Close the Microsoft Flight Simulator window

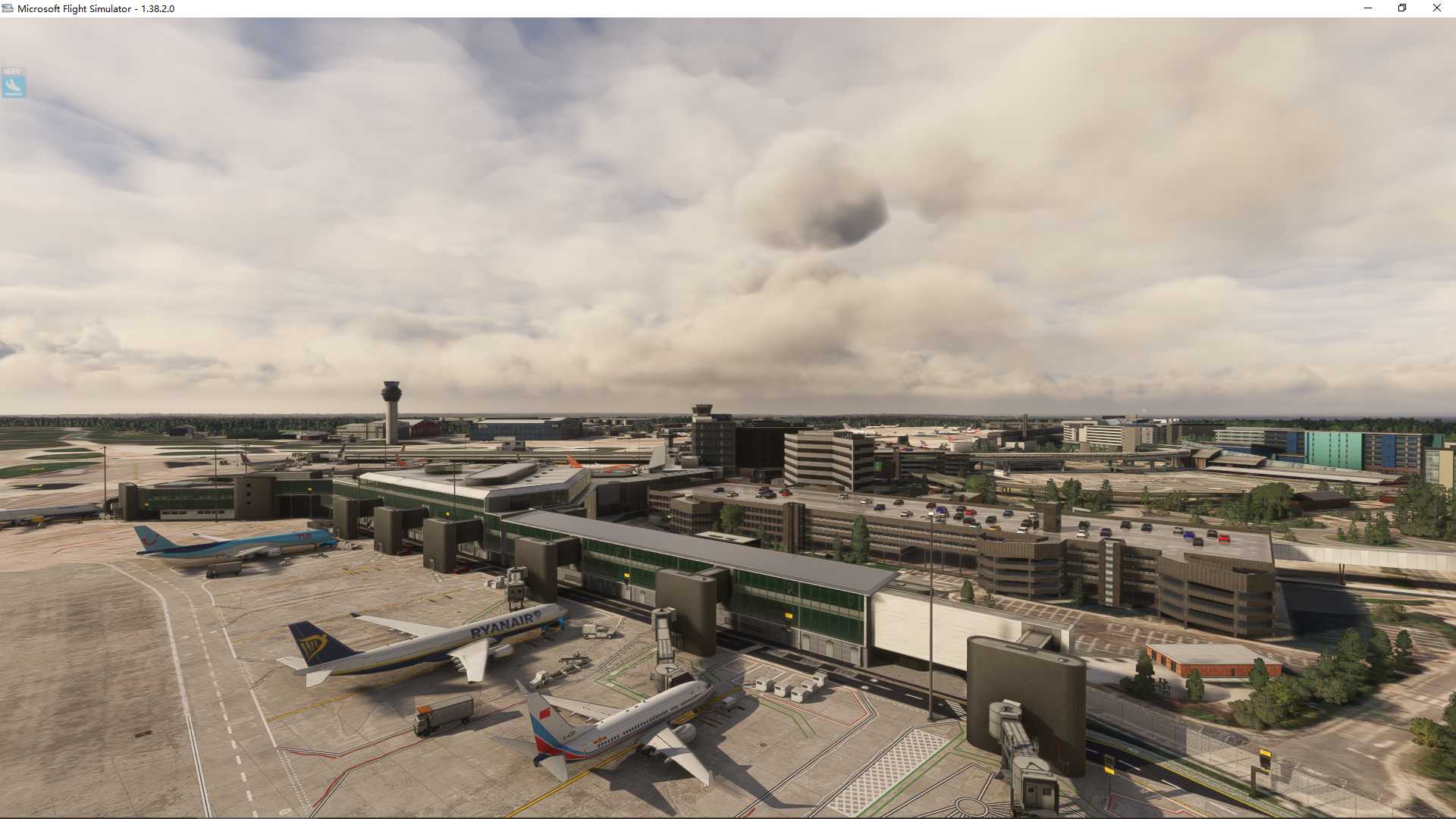[1436, 8]
